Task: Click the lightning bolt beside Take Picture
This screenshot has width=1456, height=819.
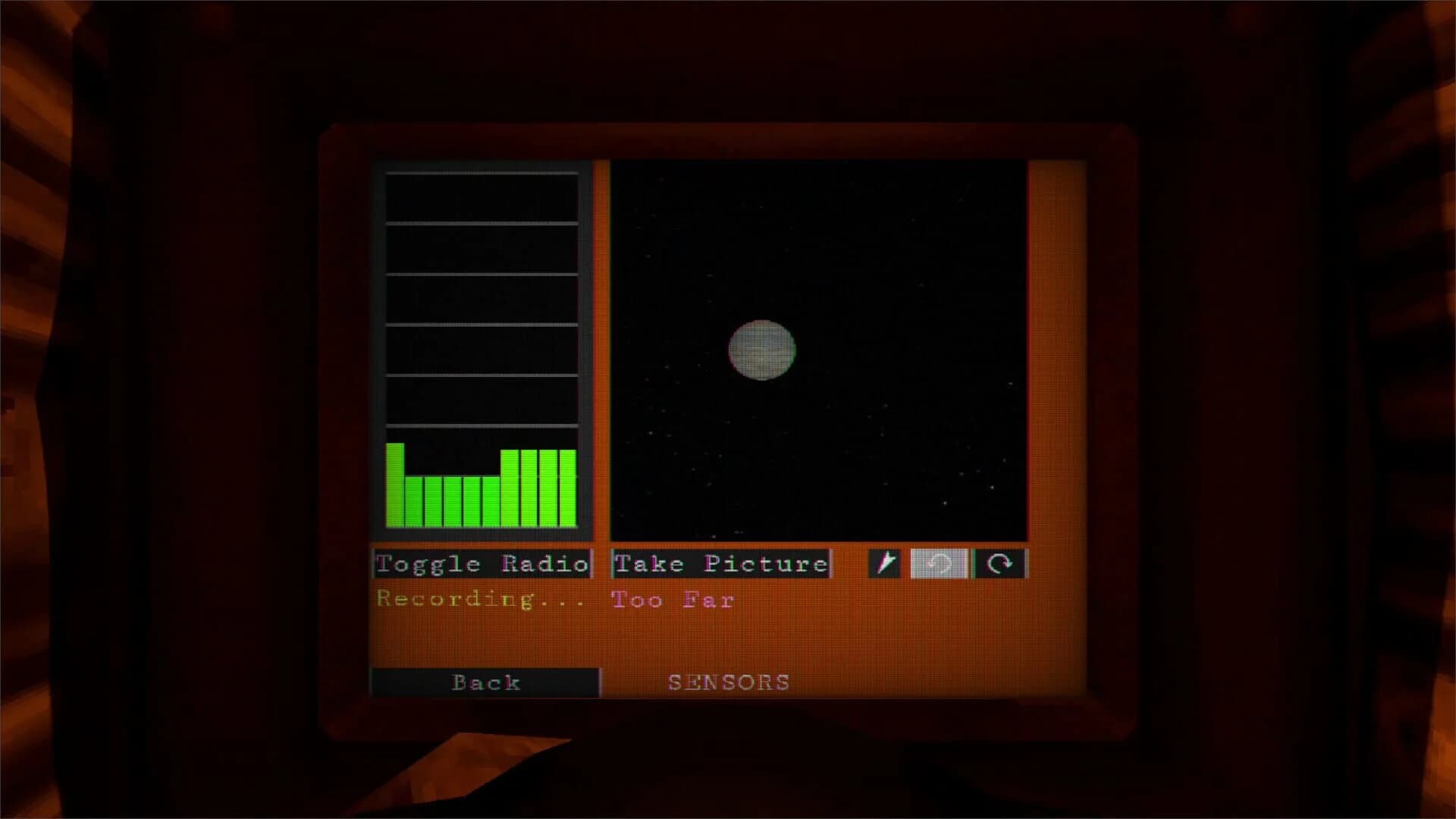Action: coord(886,563)
